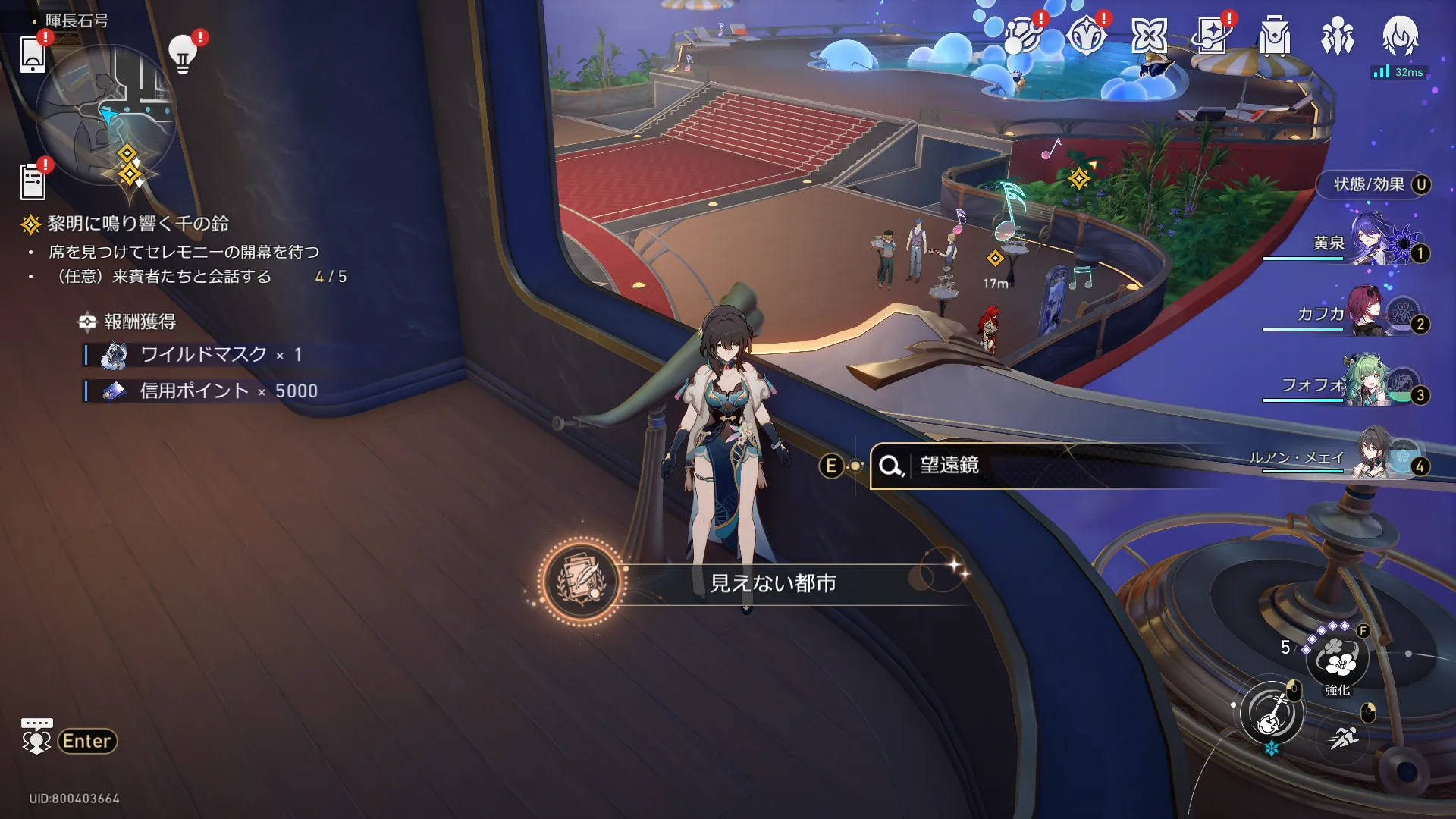Open the chat speech bubble icon
This screenshot has width=1456, height=819.
36,736
